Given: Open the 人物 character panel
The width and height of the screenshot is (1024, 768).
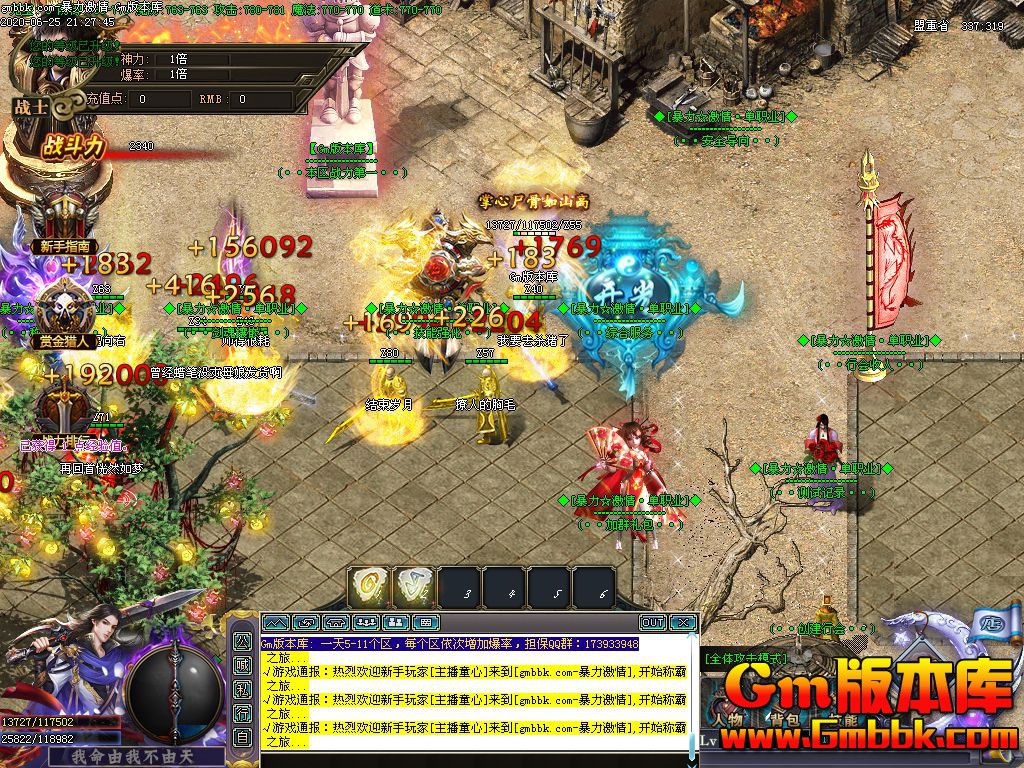Looking at the screenshot, I should click(727, 719).
